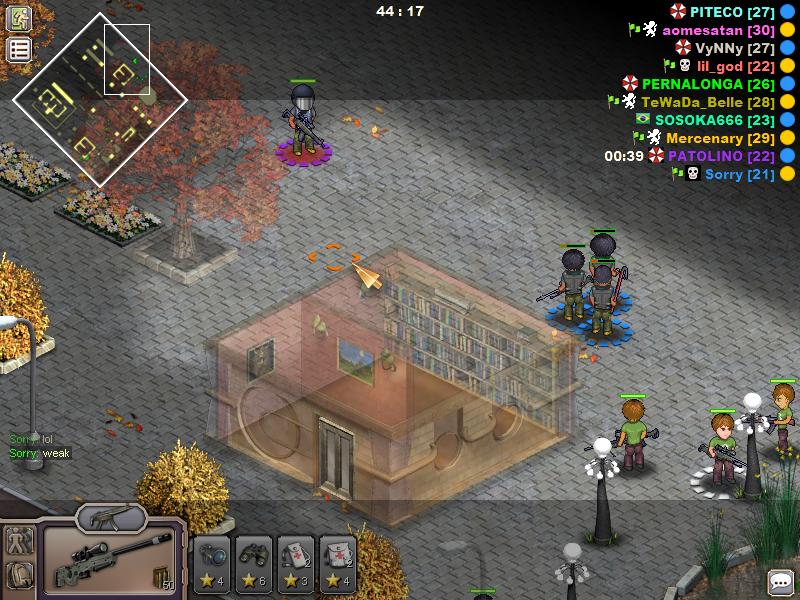This screenshot has height=600, width=800.
Task: Click the exit game running-man icon
Action: click(x=19, y=18)
